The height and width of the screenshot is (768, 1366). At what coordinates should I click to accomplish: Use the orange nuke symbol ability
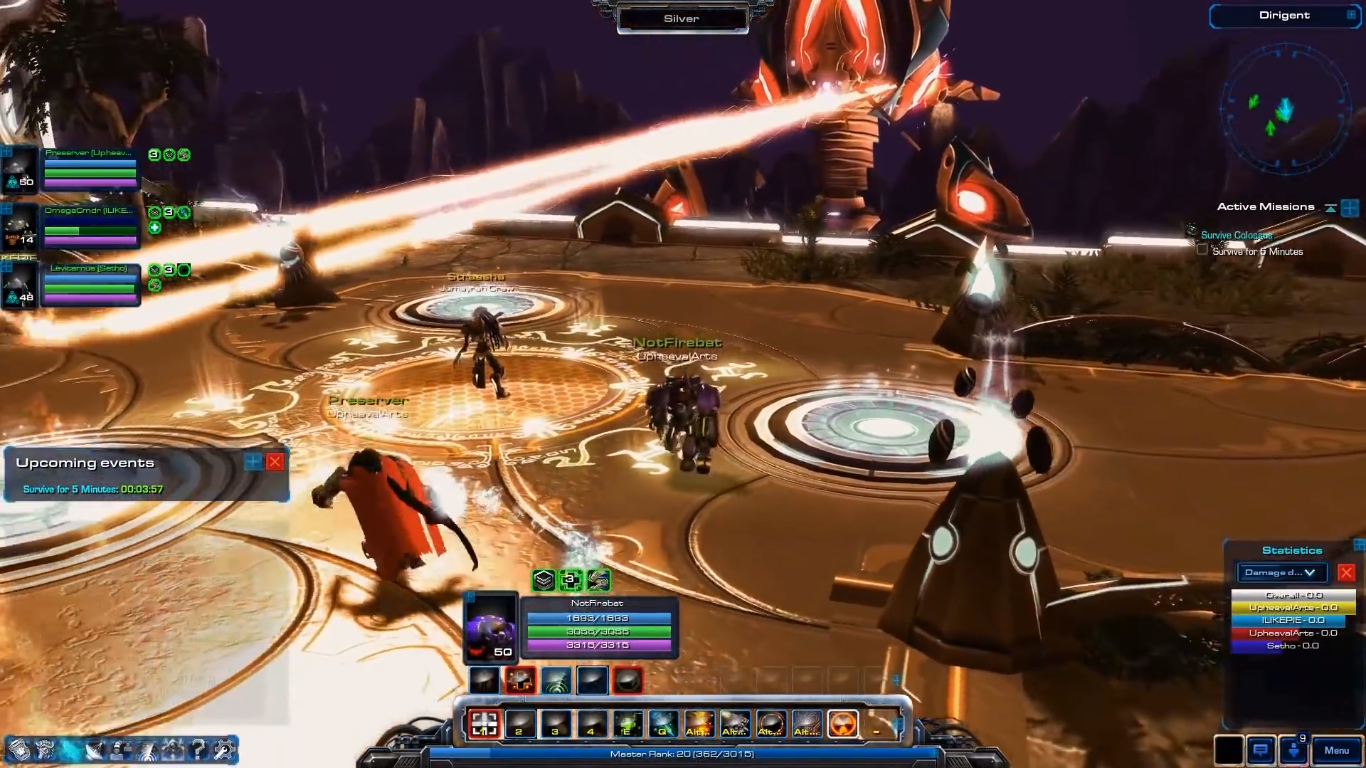[843, 724]
